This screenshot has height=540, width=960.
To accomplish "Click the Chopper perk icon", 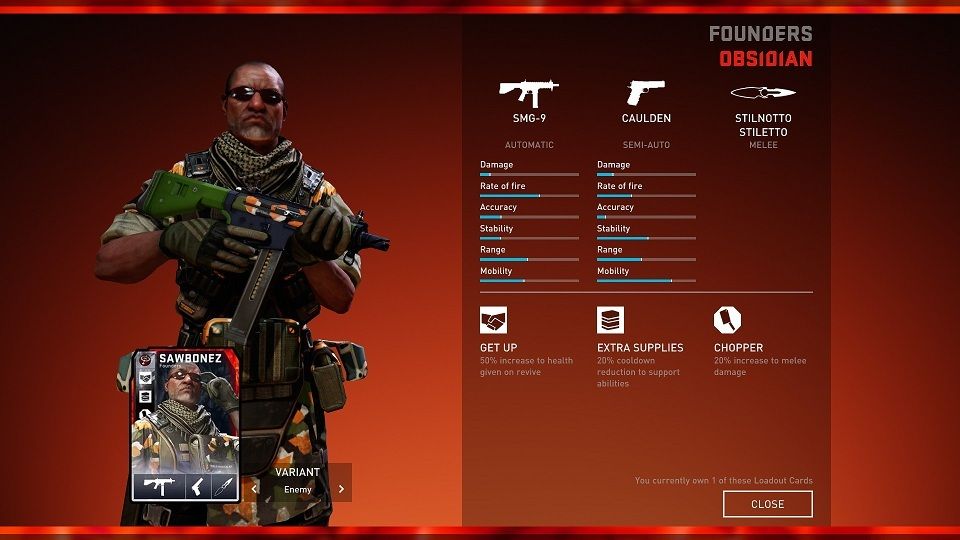I will [x=727, y=320].
